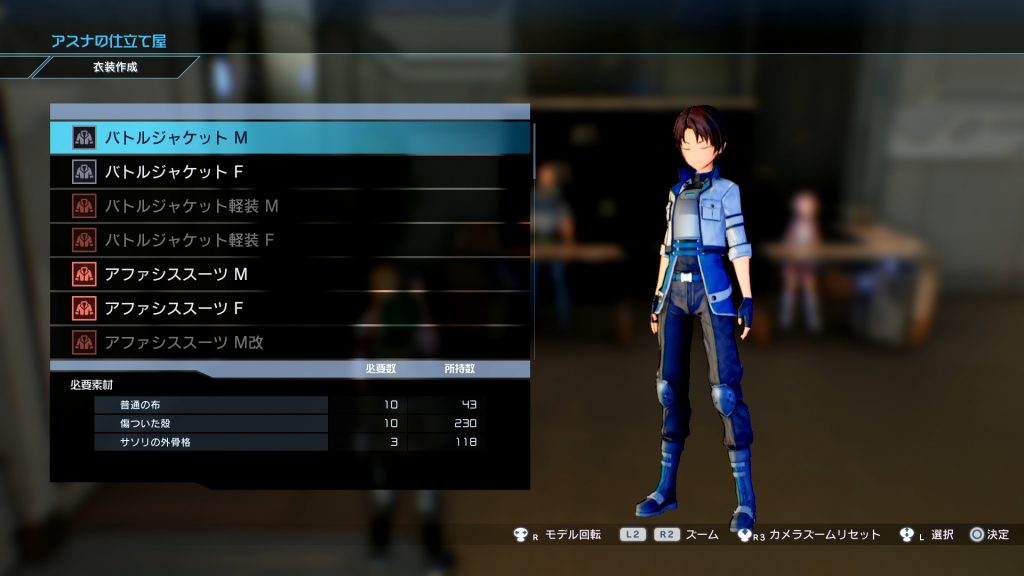
Task: Select アファシススーツ M outfit
Action: point(290,274)
